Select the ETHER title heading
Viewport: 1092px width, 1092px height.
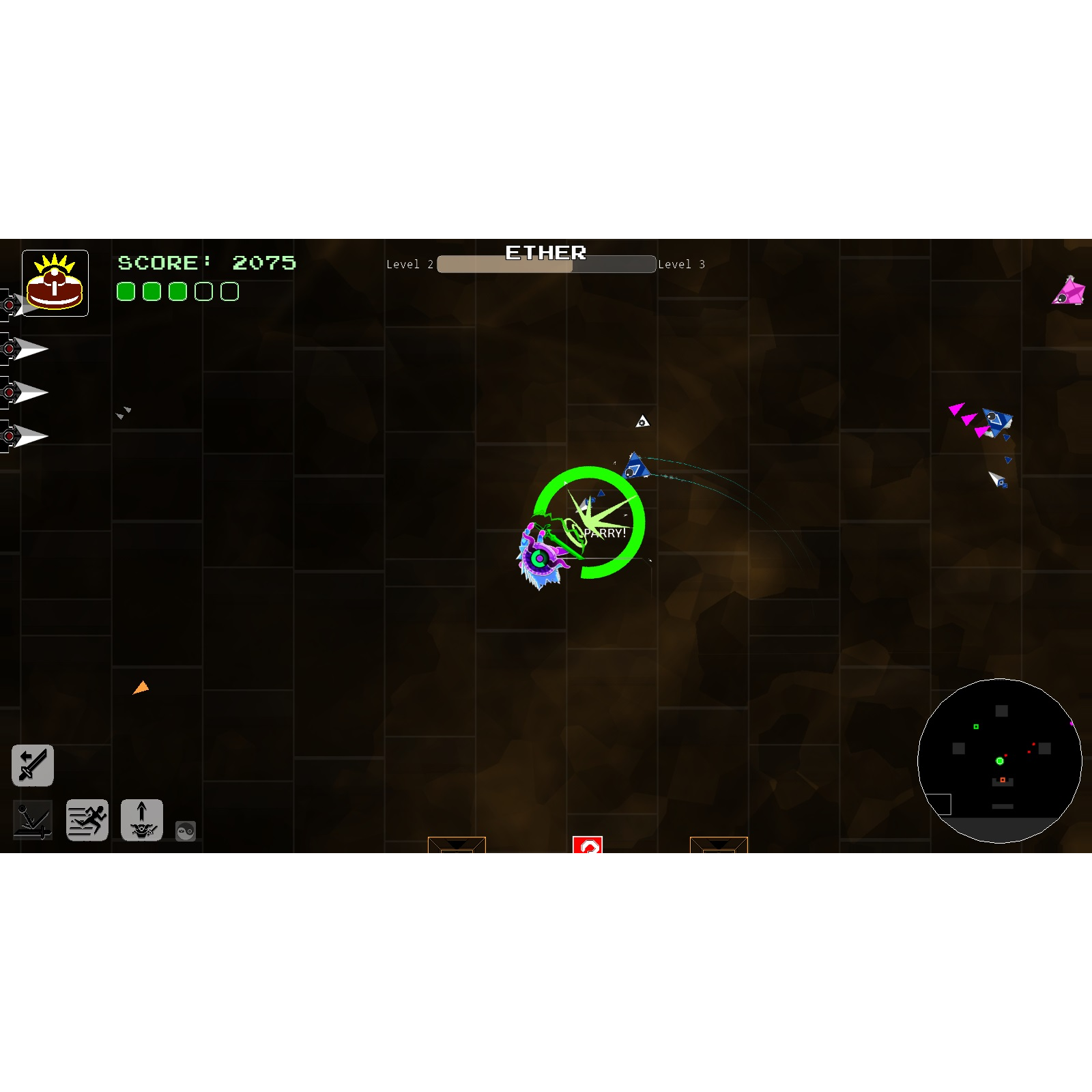(547, 253)
